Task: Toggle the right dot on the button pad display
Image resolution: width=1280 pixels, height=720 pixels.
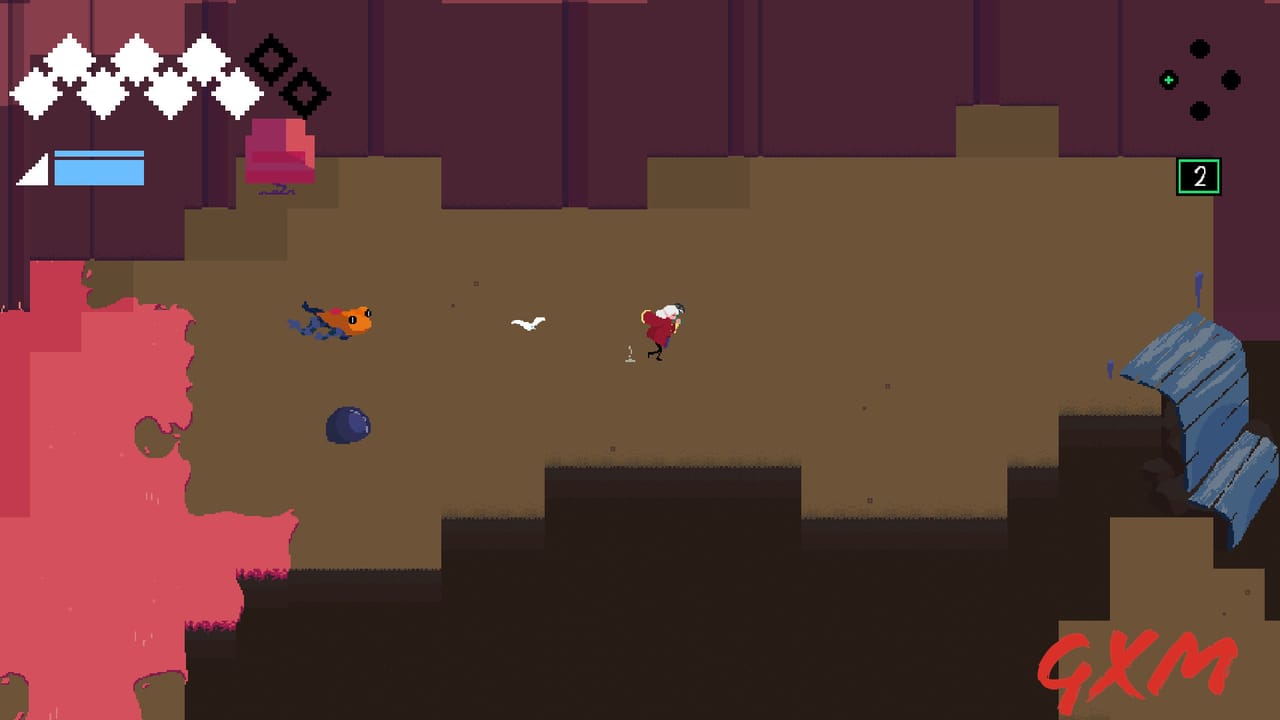Action: [x=1229, y=80]
